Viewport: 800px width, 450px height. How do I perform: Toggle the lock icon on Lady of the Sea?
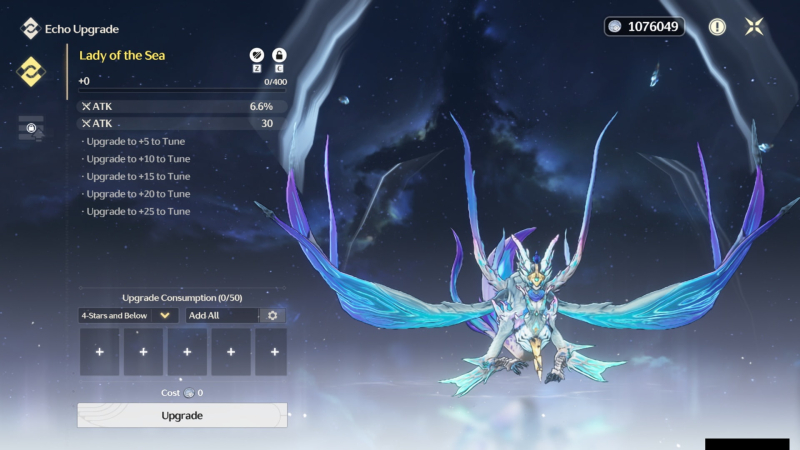[280, 55]
